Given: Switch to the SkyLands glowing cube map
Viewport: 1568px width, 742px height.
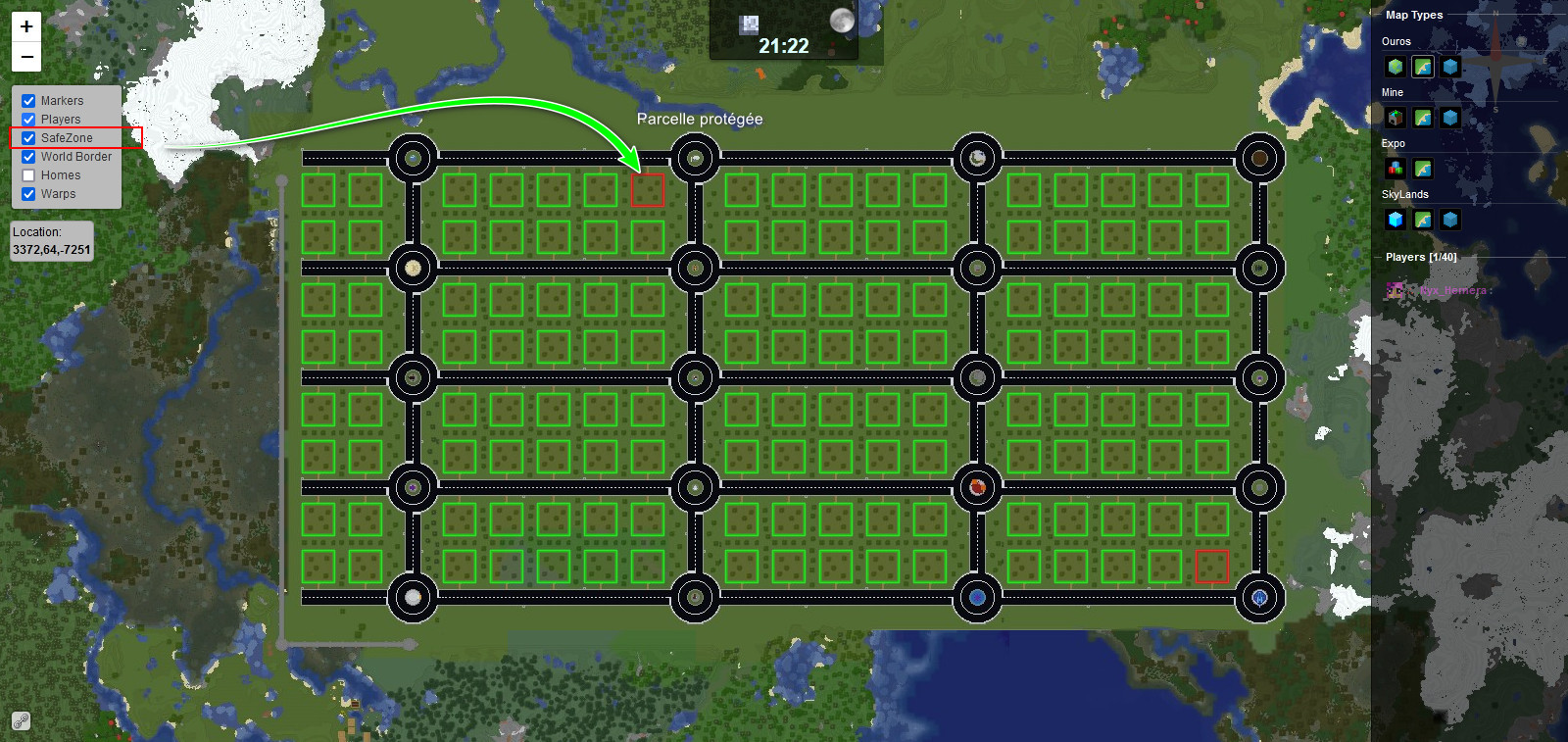Looking at the screenshot, I should (x=1396, y=220).
